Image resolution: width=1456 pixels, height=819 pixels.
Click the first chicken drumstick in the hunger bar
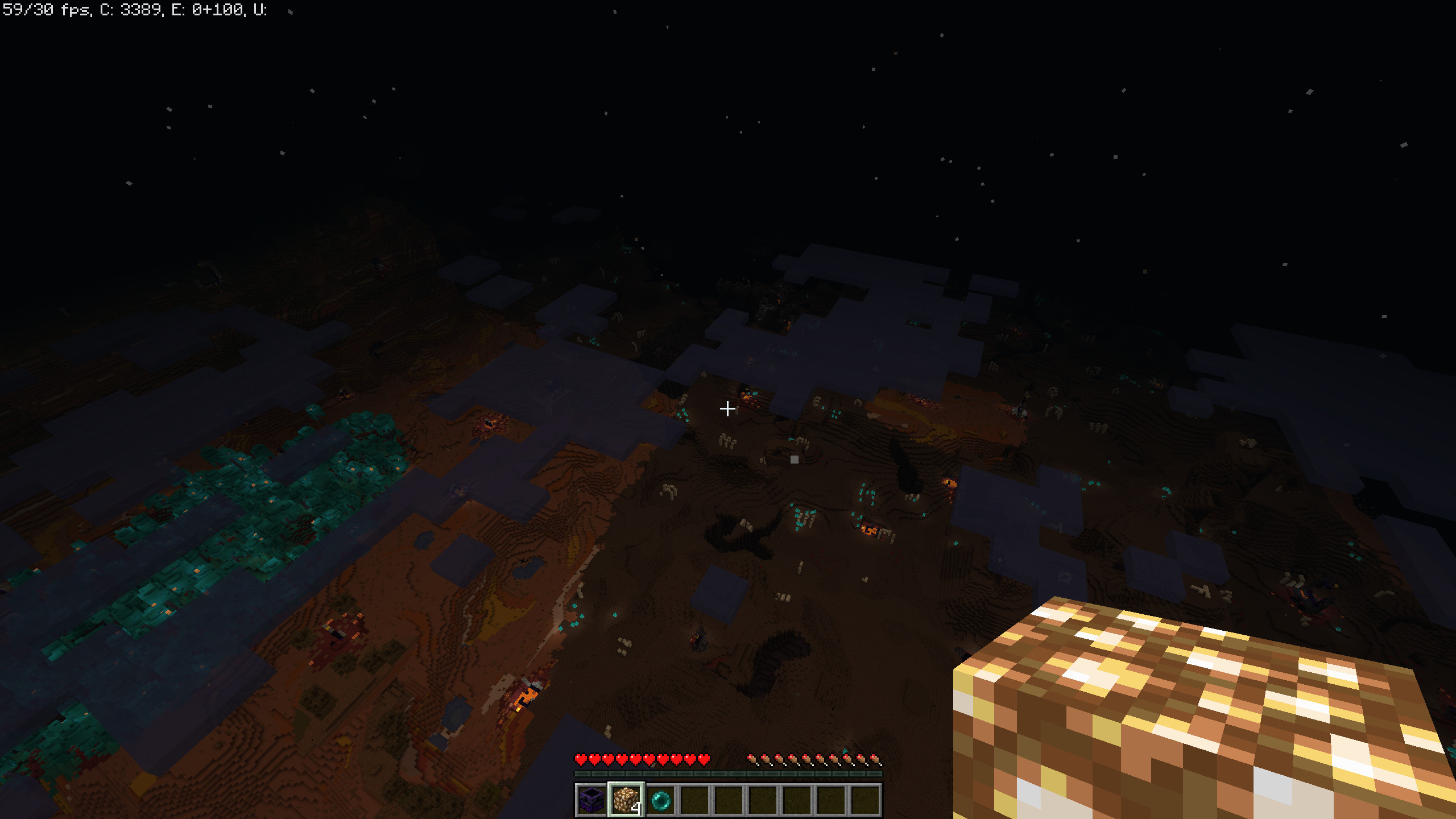[753, 759]
